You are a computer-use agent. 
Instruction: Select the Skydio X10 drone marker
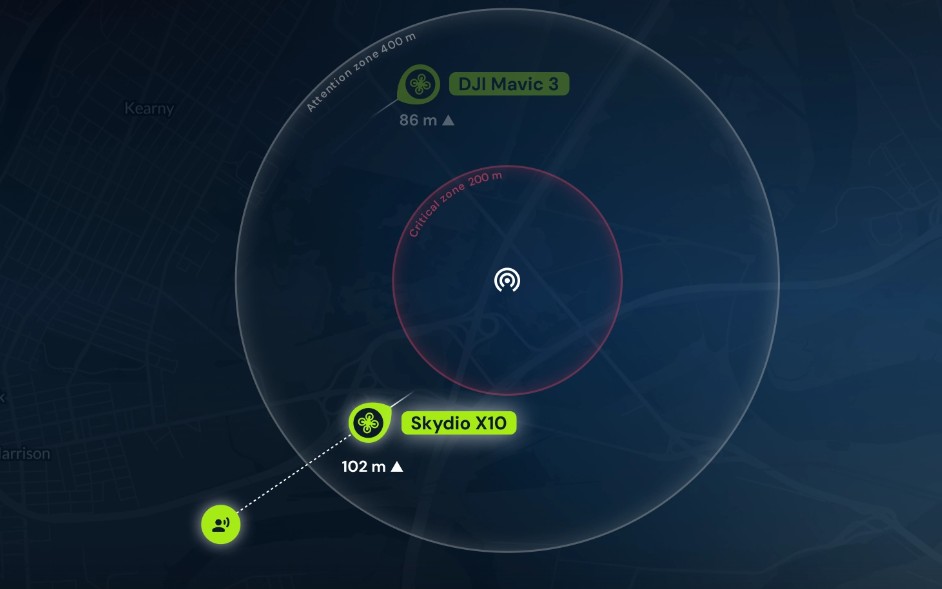(x=368, y=423)
